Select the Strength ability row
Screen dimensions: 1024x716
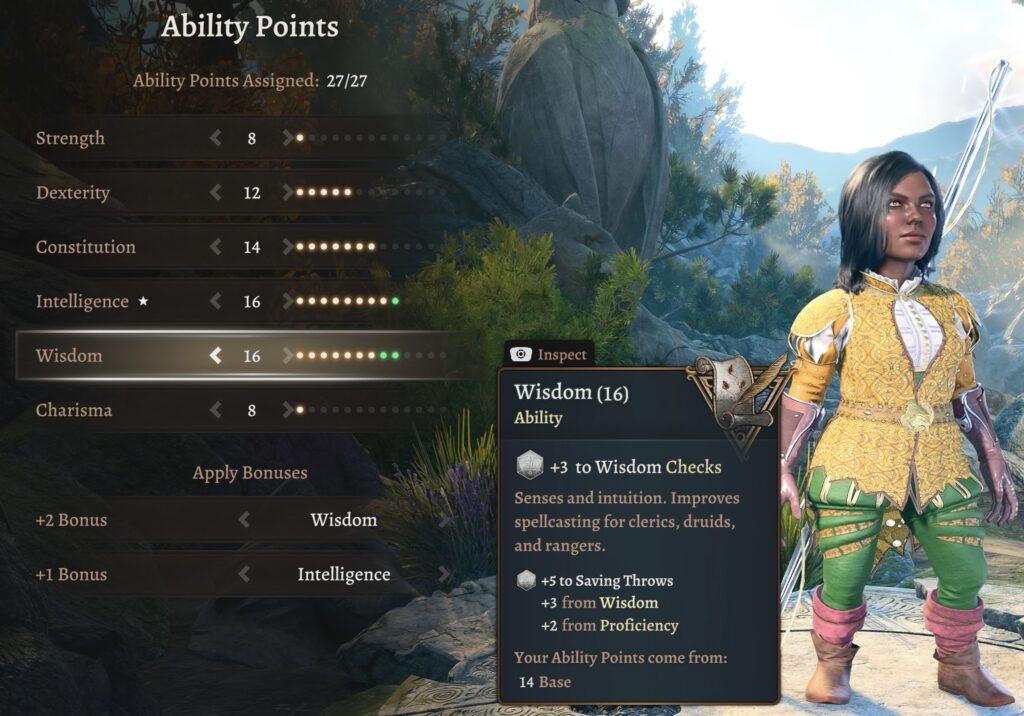click(70, 138)
